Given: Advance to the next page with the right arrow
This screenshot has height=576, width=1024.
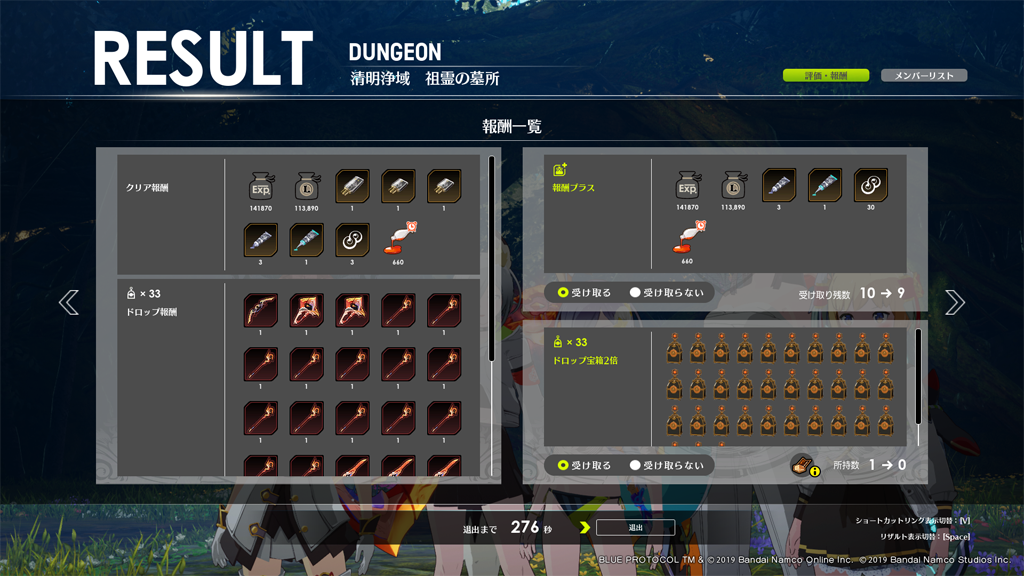Looking at the screenshot, I should (955, 302).
